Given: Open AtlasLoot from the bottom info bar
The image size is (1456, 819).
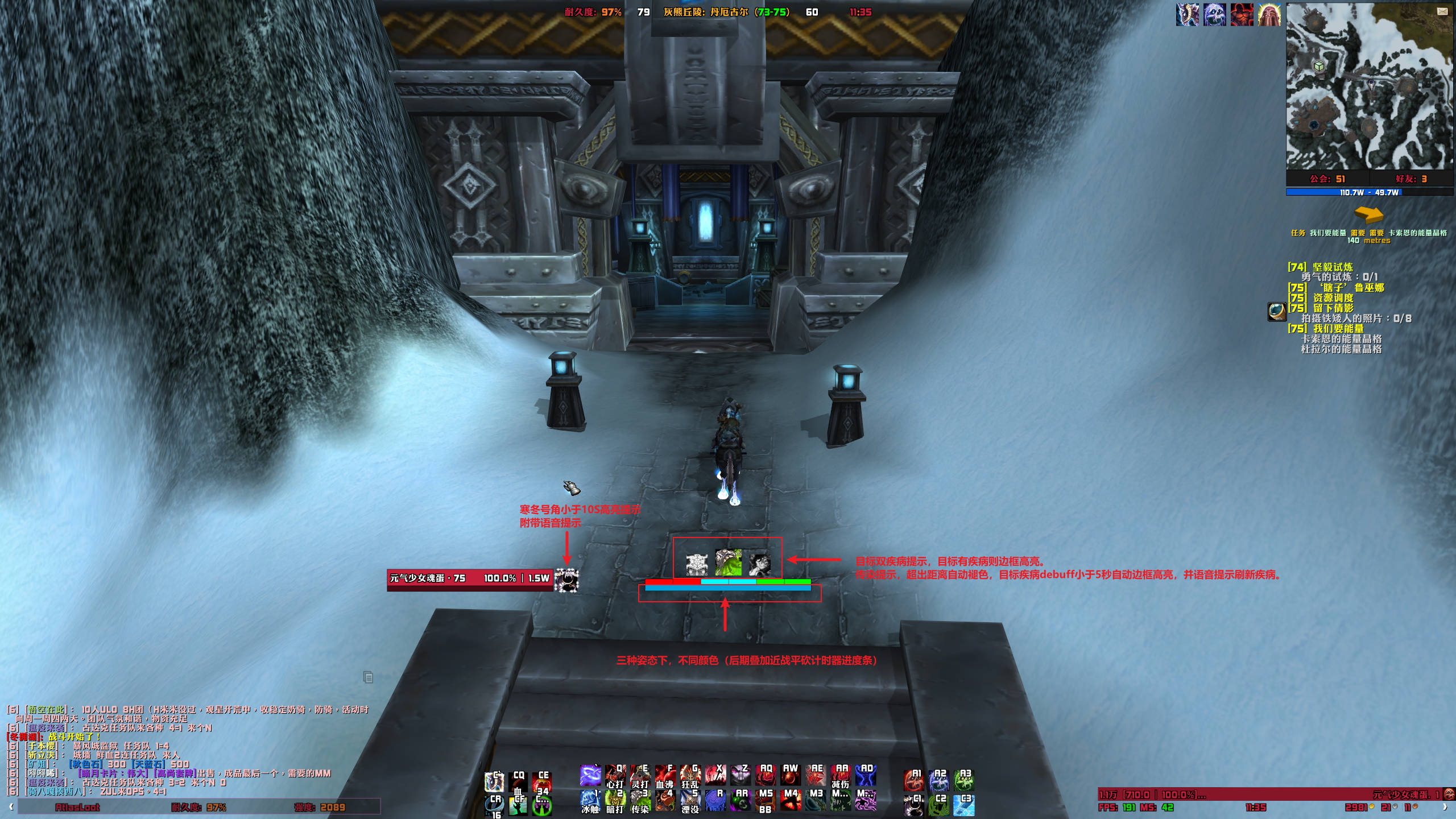Looking at the screenshot, I should tap(77, 807).
